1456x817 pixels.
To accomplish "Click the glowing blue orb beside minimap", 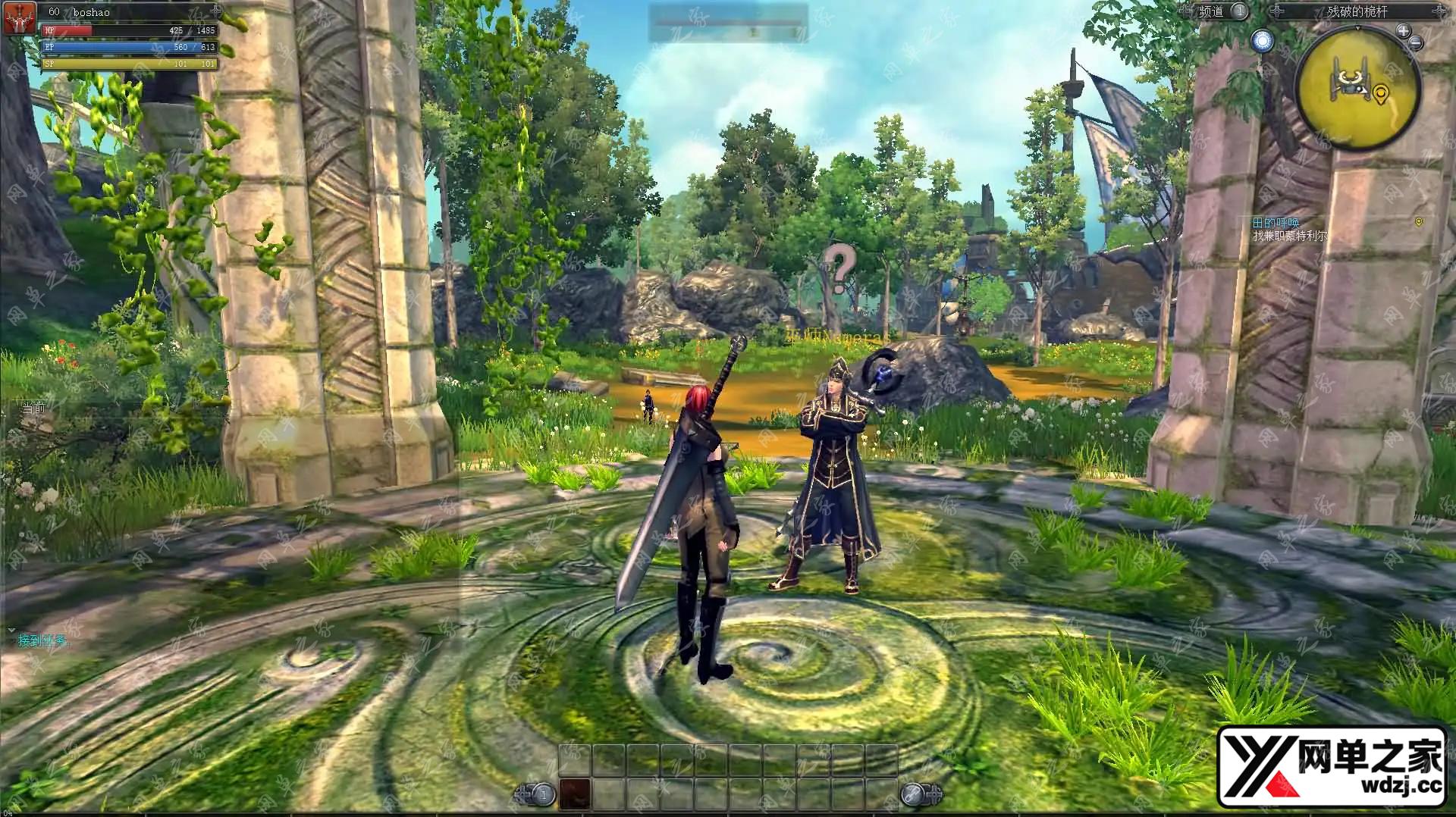I will click(1263, 41).
